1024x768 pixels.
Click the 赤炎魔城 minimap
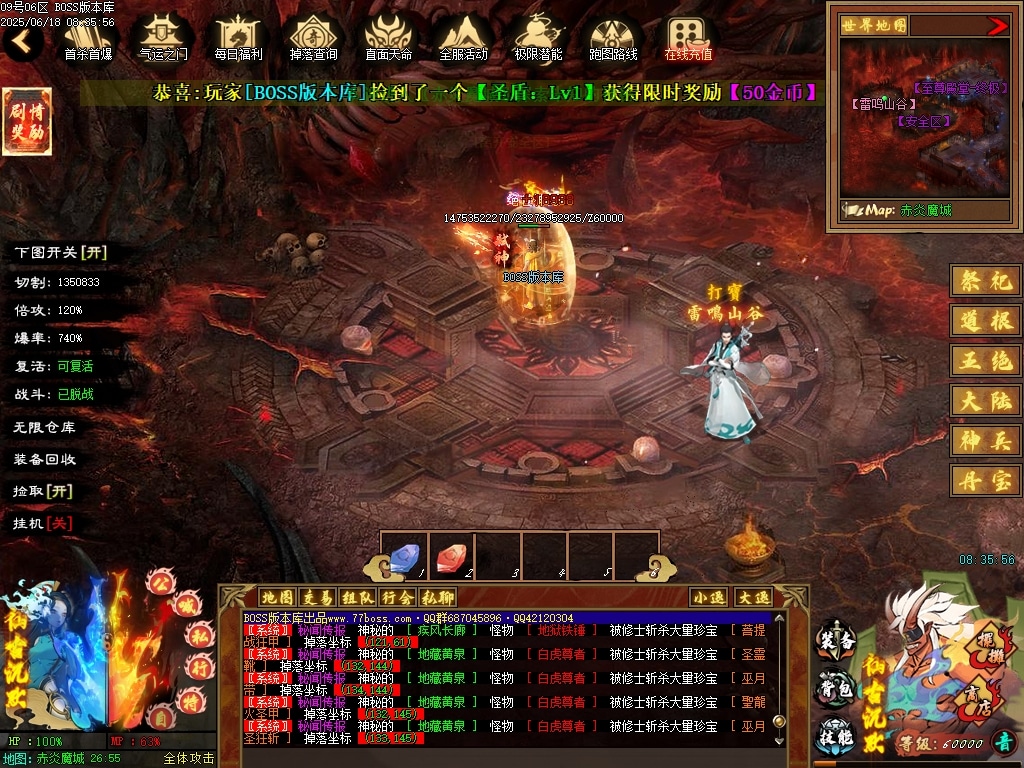[x=925, y=132]
